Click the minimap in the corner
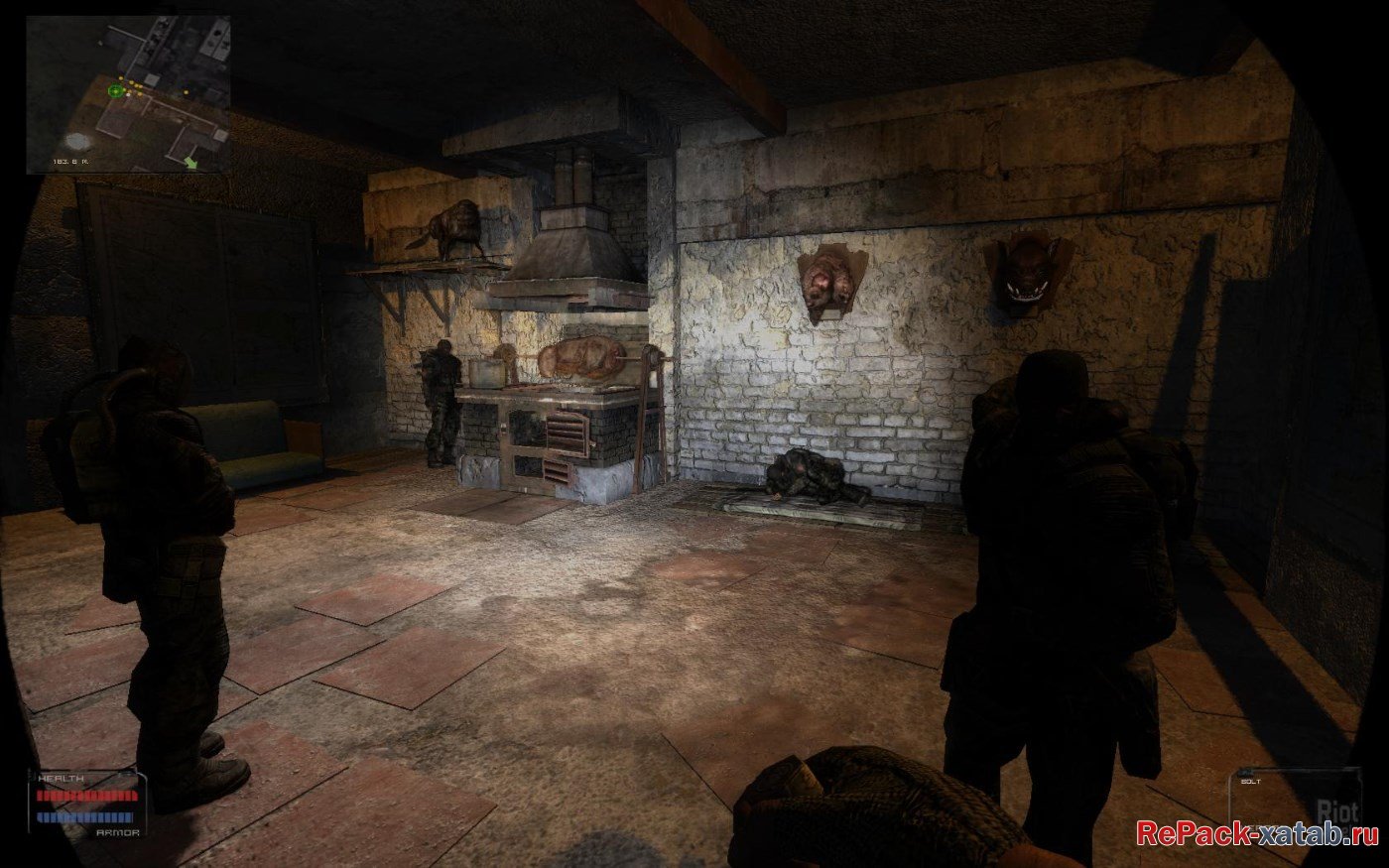Image resolution: width=1389 pixels, height=868 pixels. click(128, 94)
